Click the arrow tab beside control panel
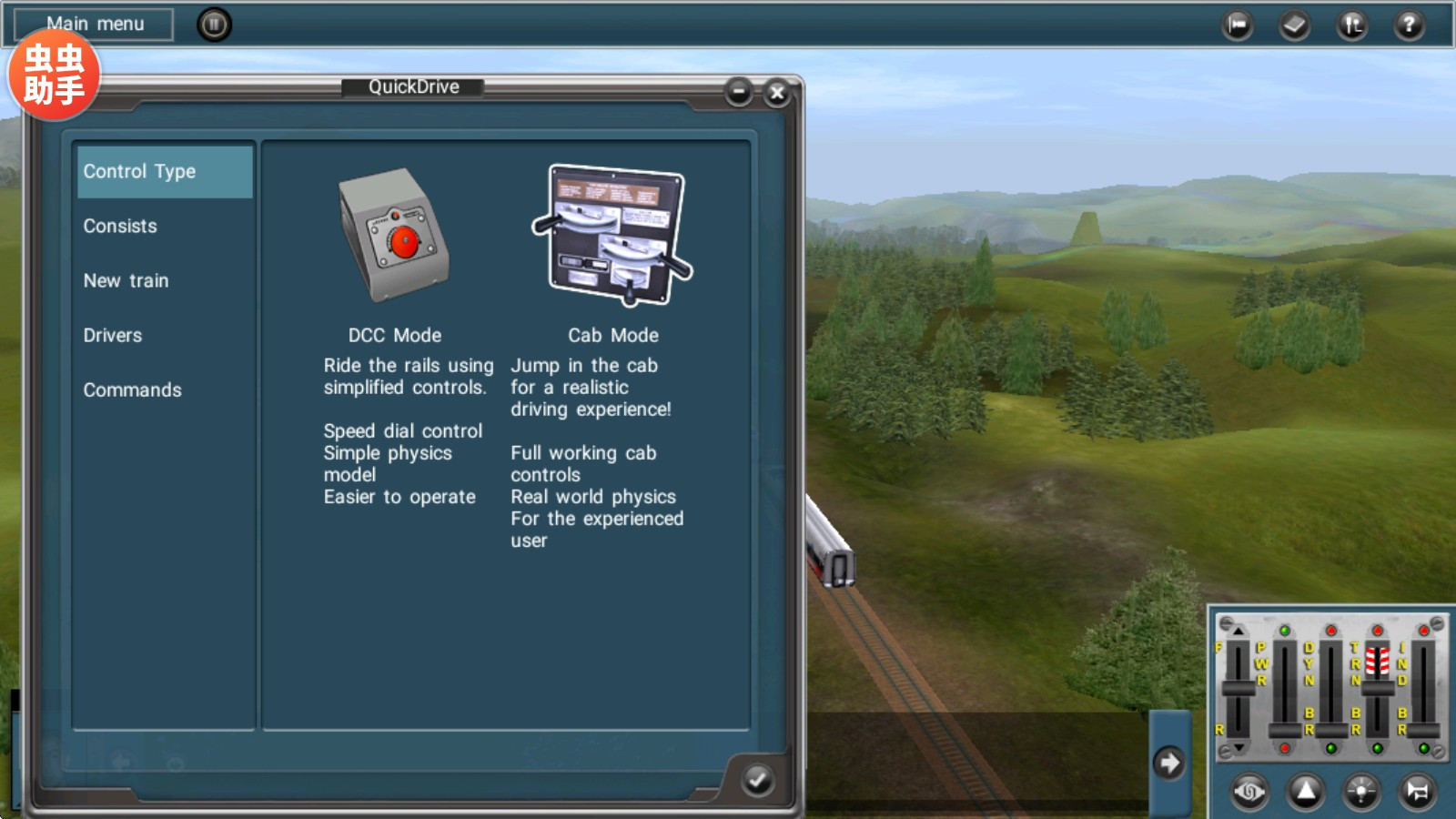The height and width of the screenshot is (819, 1456). click(1169, 763)
